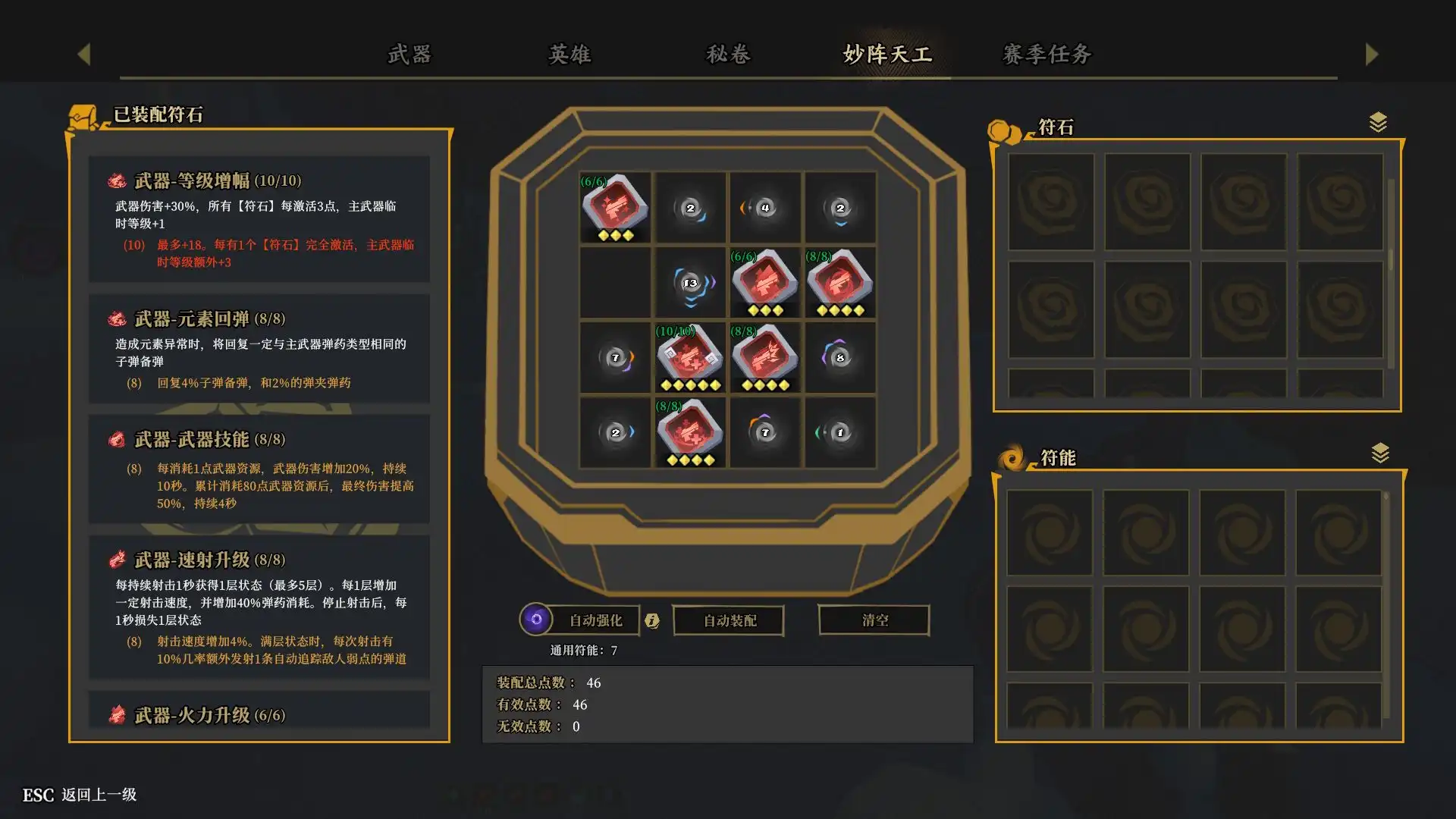Click the 自动装配 button
Screen dimensions: 1456x819
coord(728,620)
